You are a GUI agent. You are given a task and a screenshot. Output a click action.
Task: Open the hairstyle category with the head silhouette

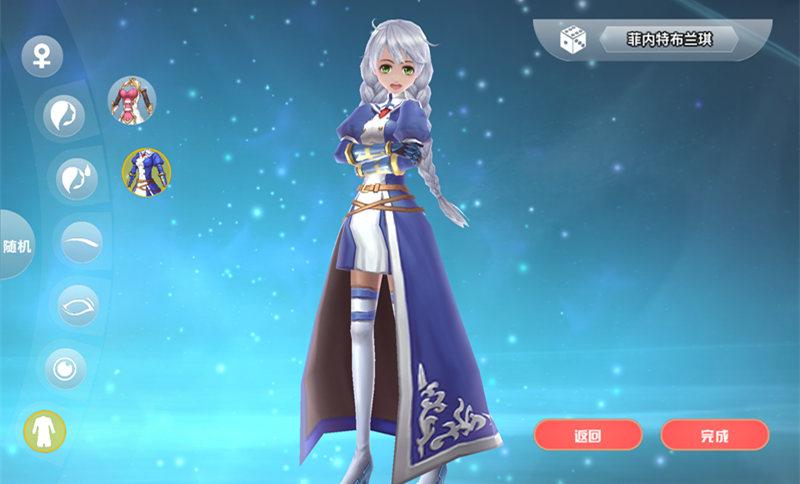pos(61,115)
